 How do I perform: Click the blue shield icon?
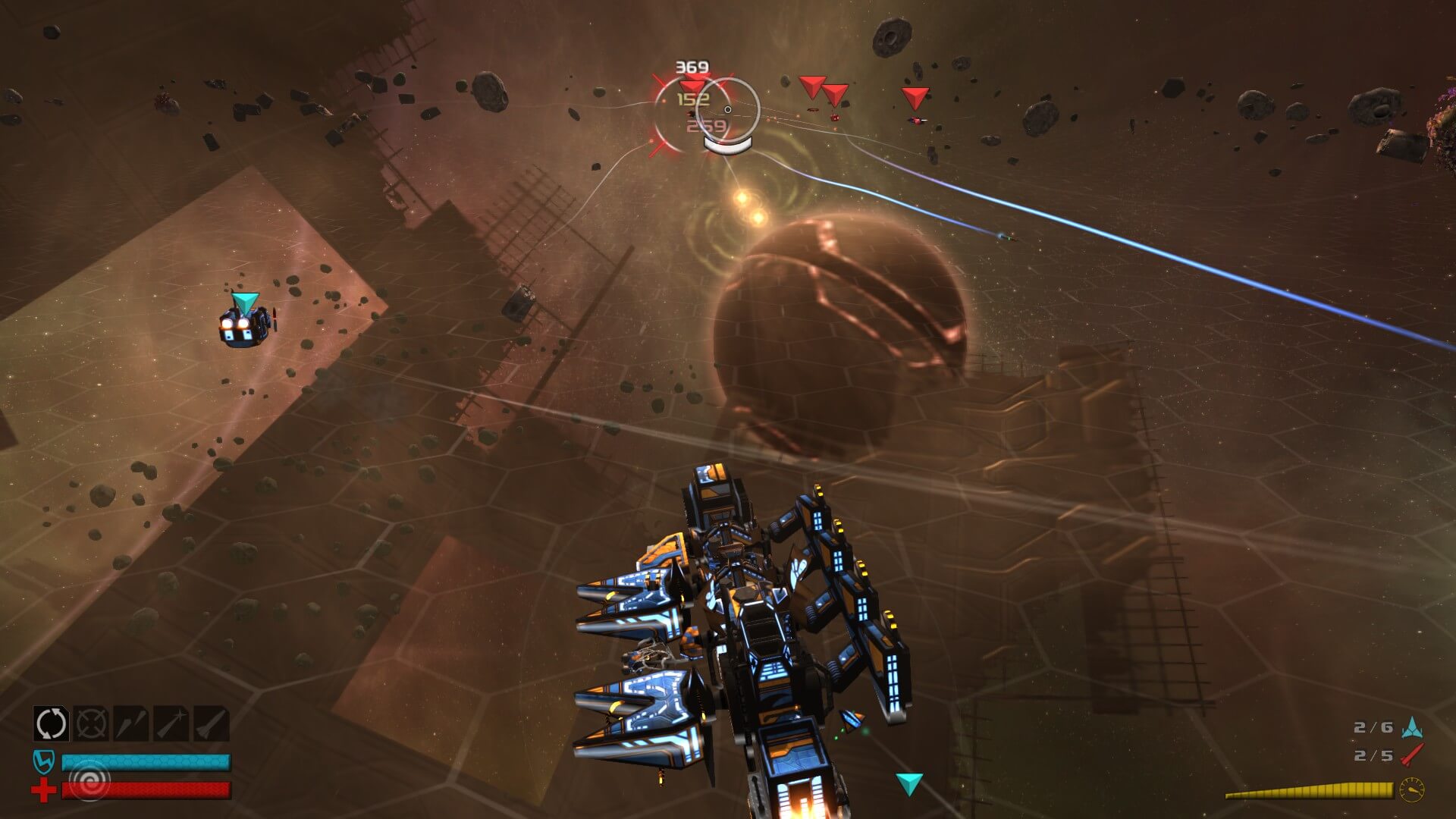(x=43, y=761)
